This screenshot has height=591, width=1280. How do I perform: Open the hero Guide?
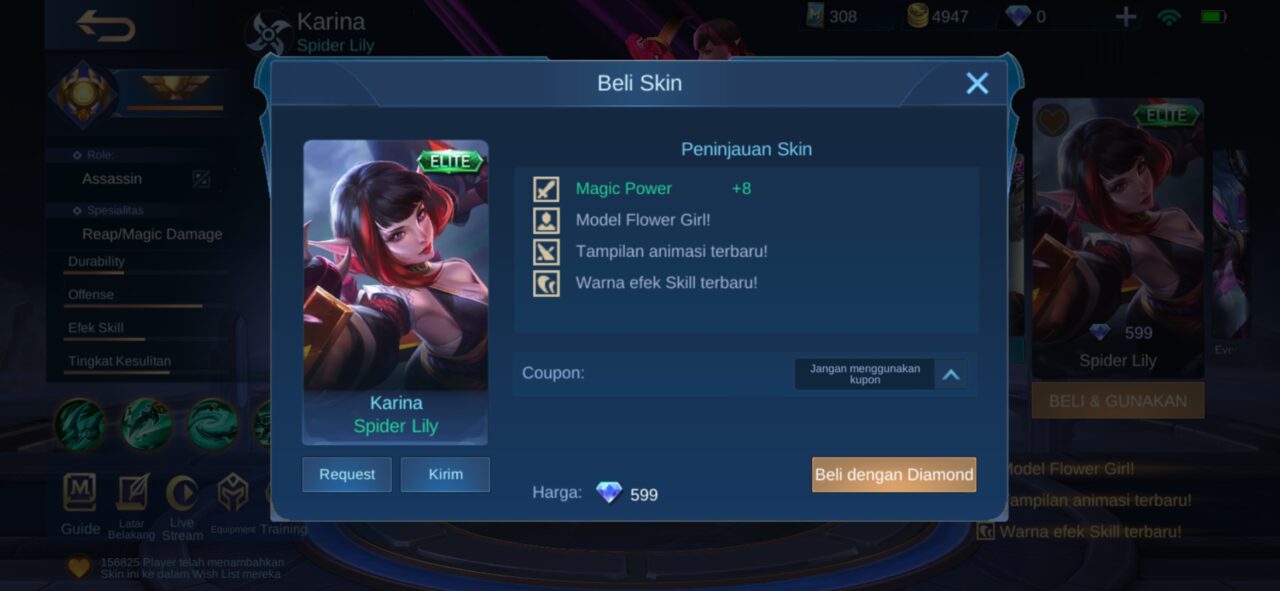point(80,504)
